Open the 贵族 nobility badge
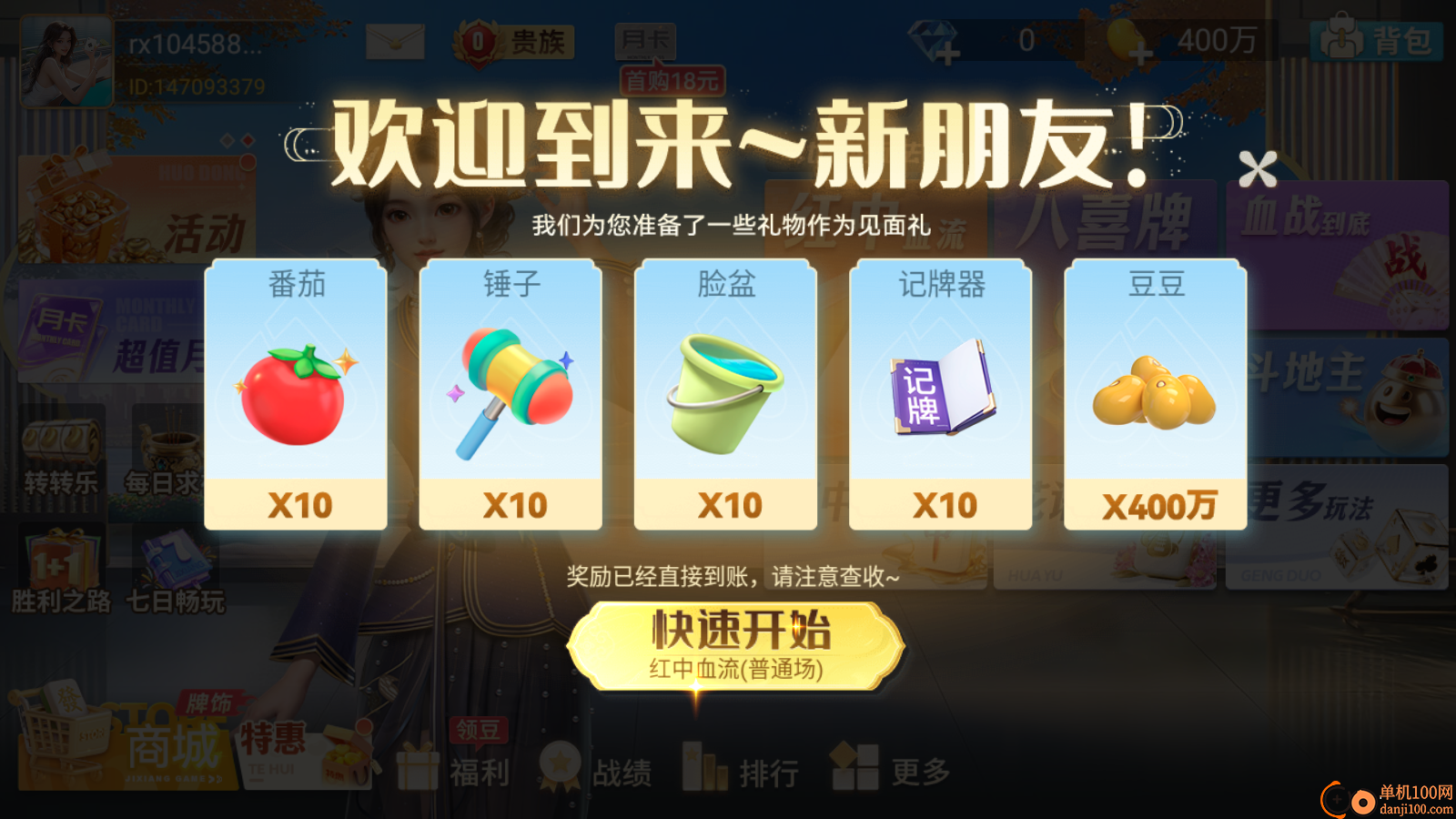This screenshot has width=1456, height=819. click(x=510, y=38)
